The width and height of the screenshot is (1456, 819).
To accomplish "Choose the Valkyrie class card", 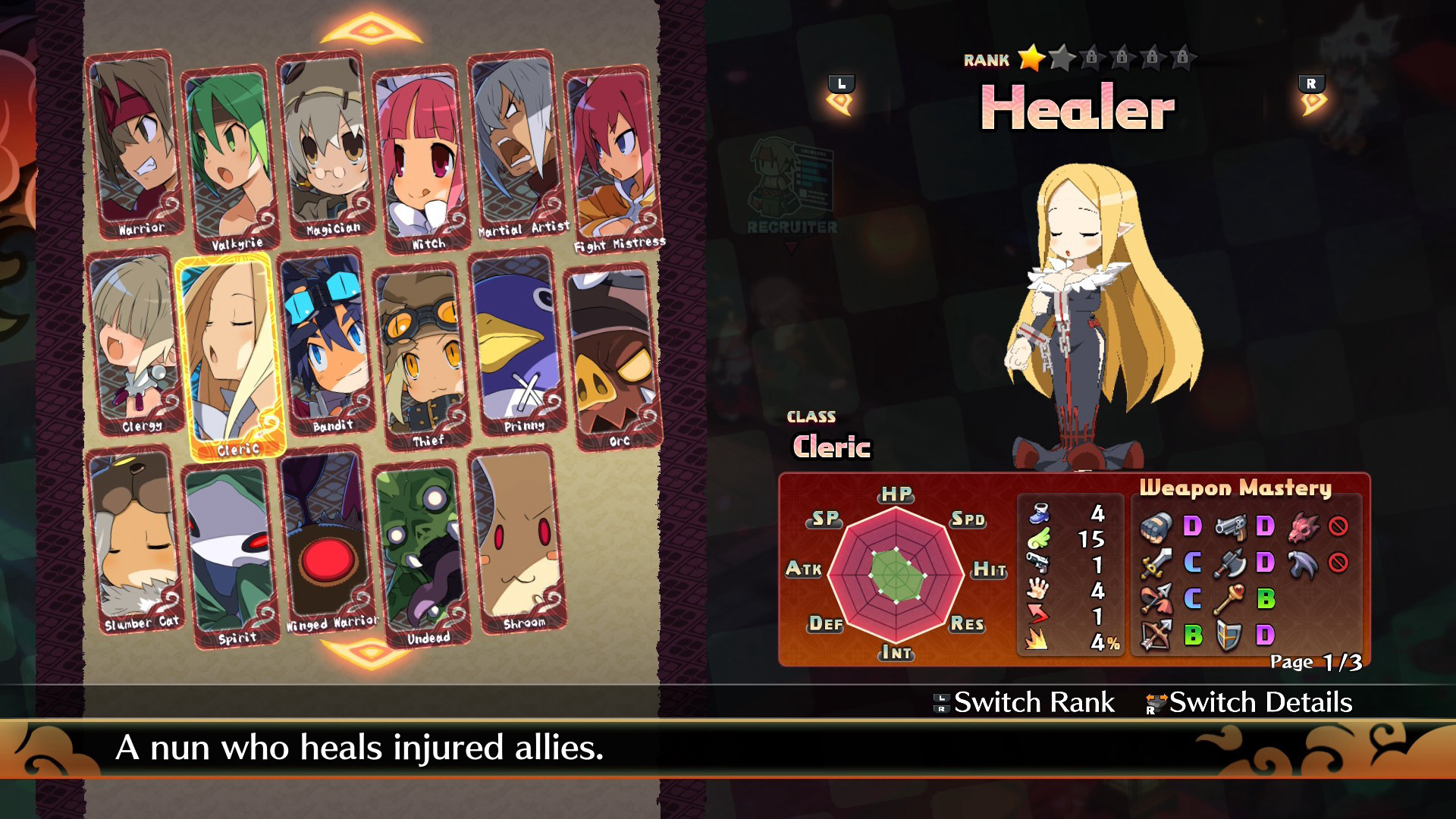I will coord(229,159).
